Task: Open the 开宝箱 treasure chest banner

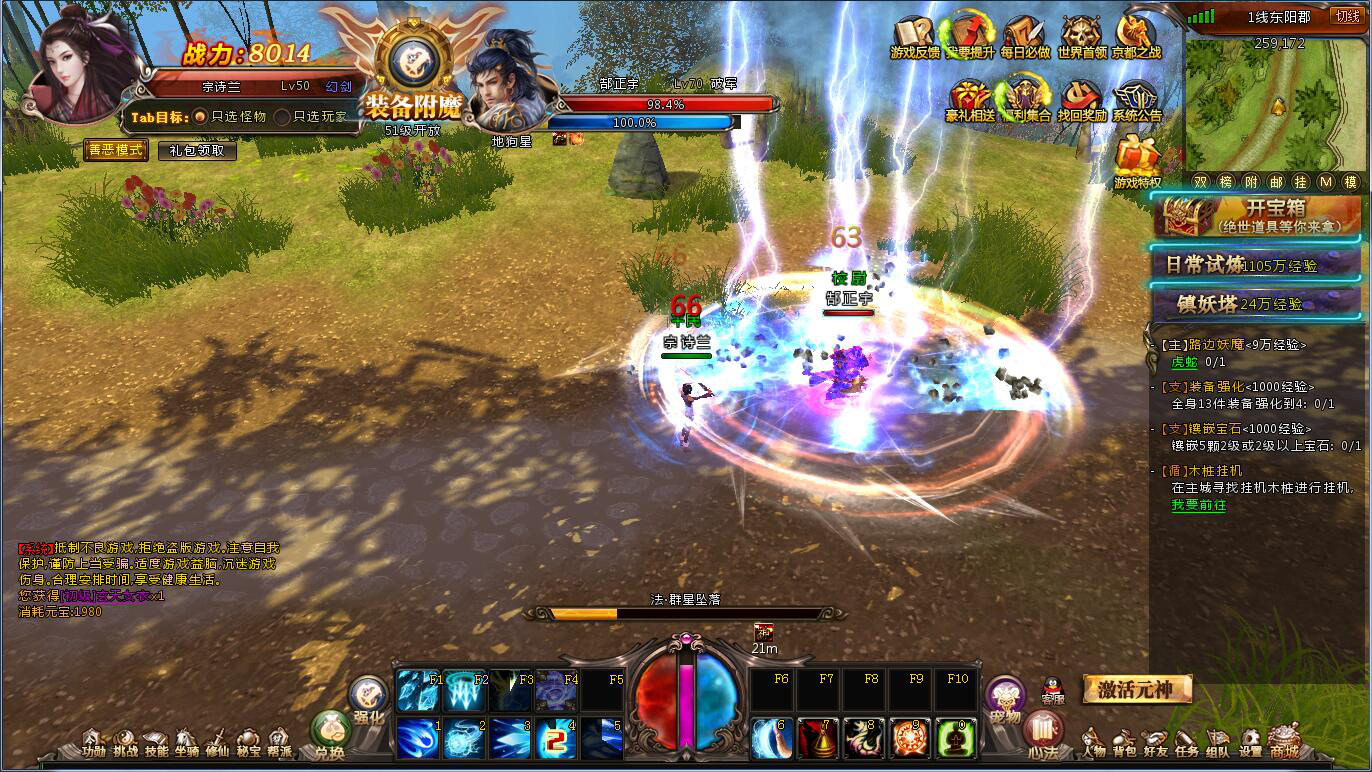Action: click(1258, 215)
